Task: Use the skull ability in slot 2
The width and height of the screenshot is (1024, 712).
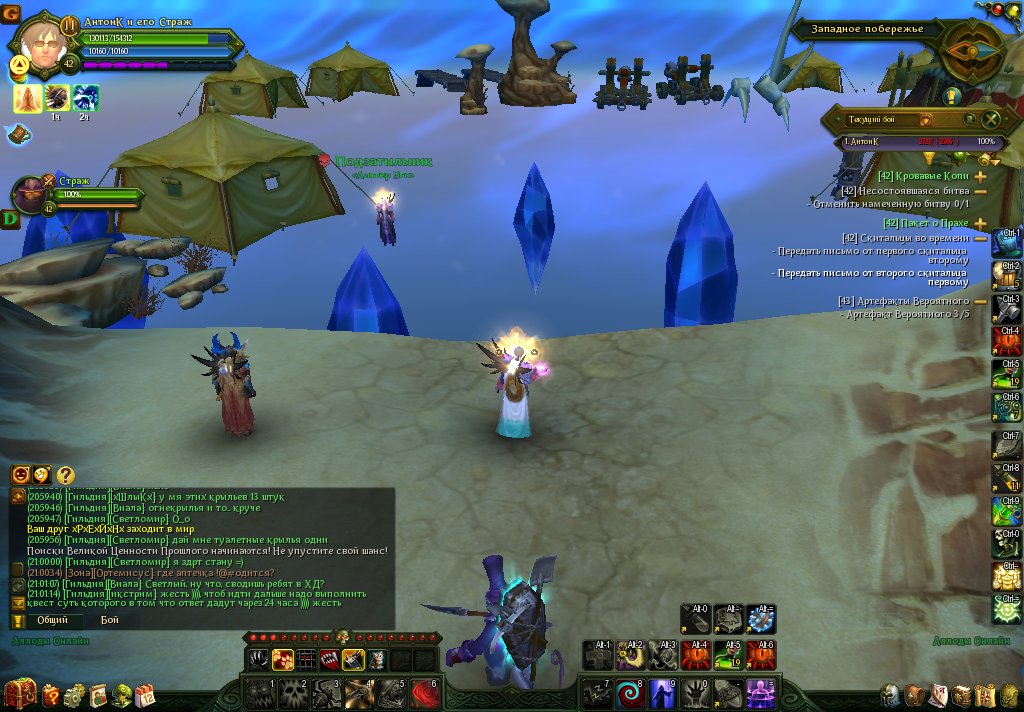Action: tap(291, 691)
